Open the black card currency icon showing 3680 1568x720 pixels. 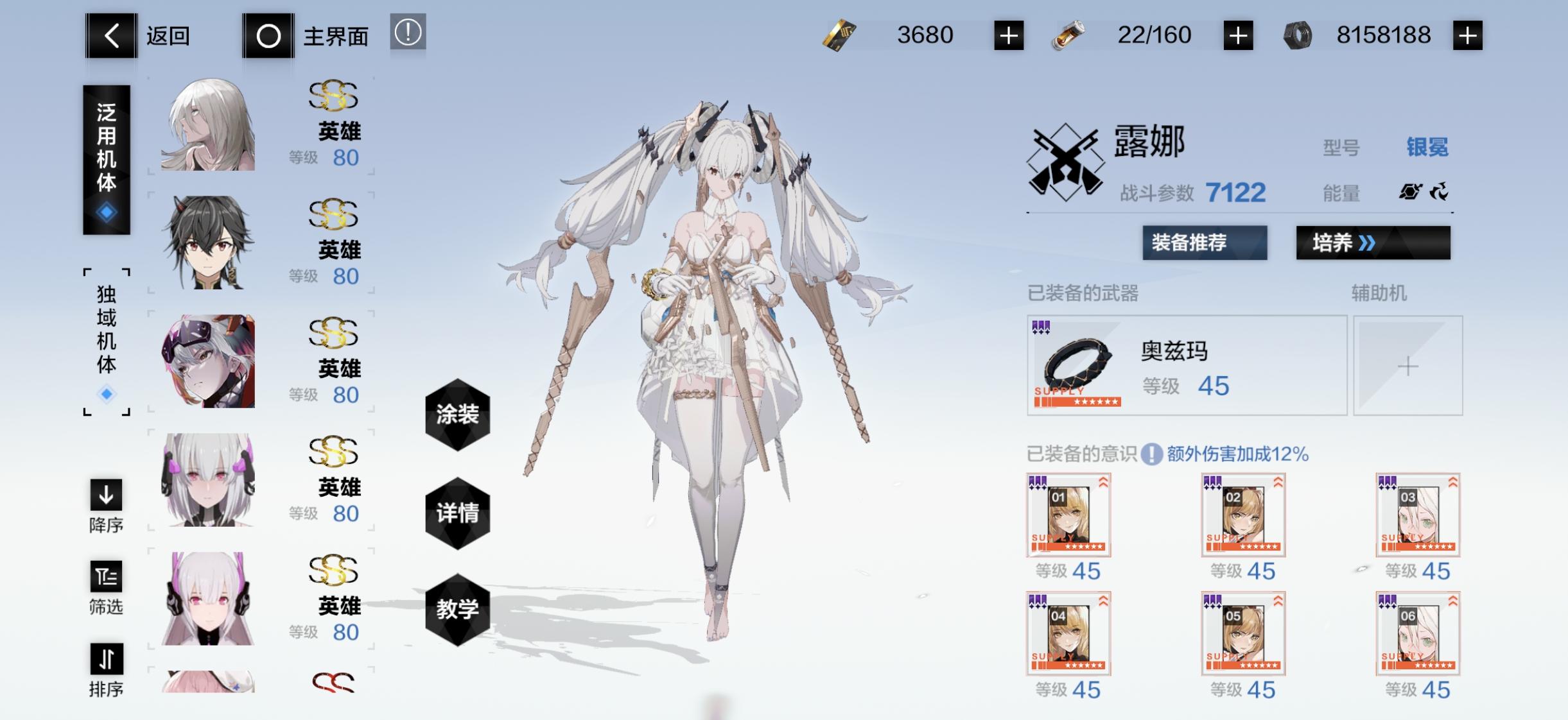click(x=841, y=35)
